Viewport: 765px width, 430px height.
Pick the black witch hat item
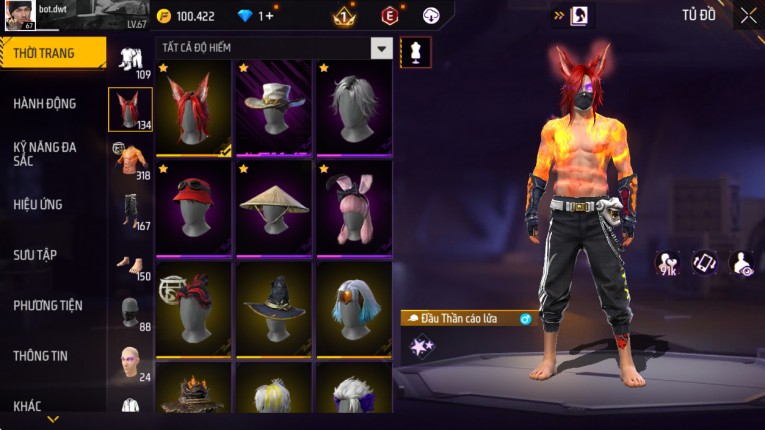click(274, 308)
